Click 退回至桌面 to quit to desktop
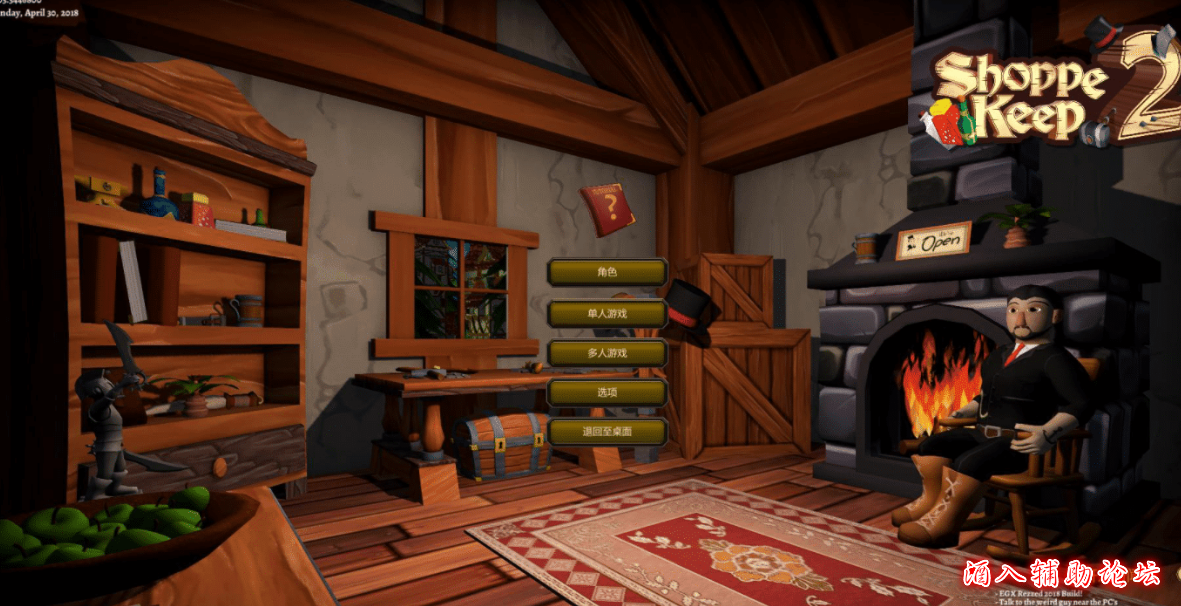 tap(607, 432)
